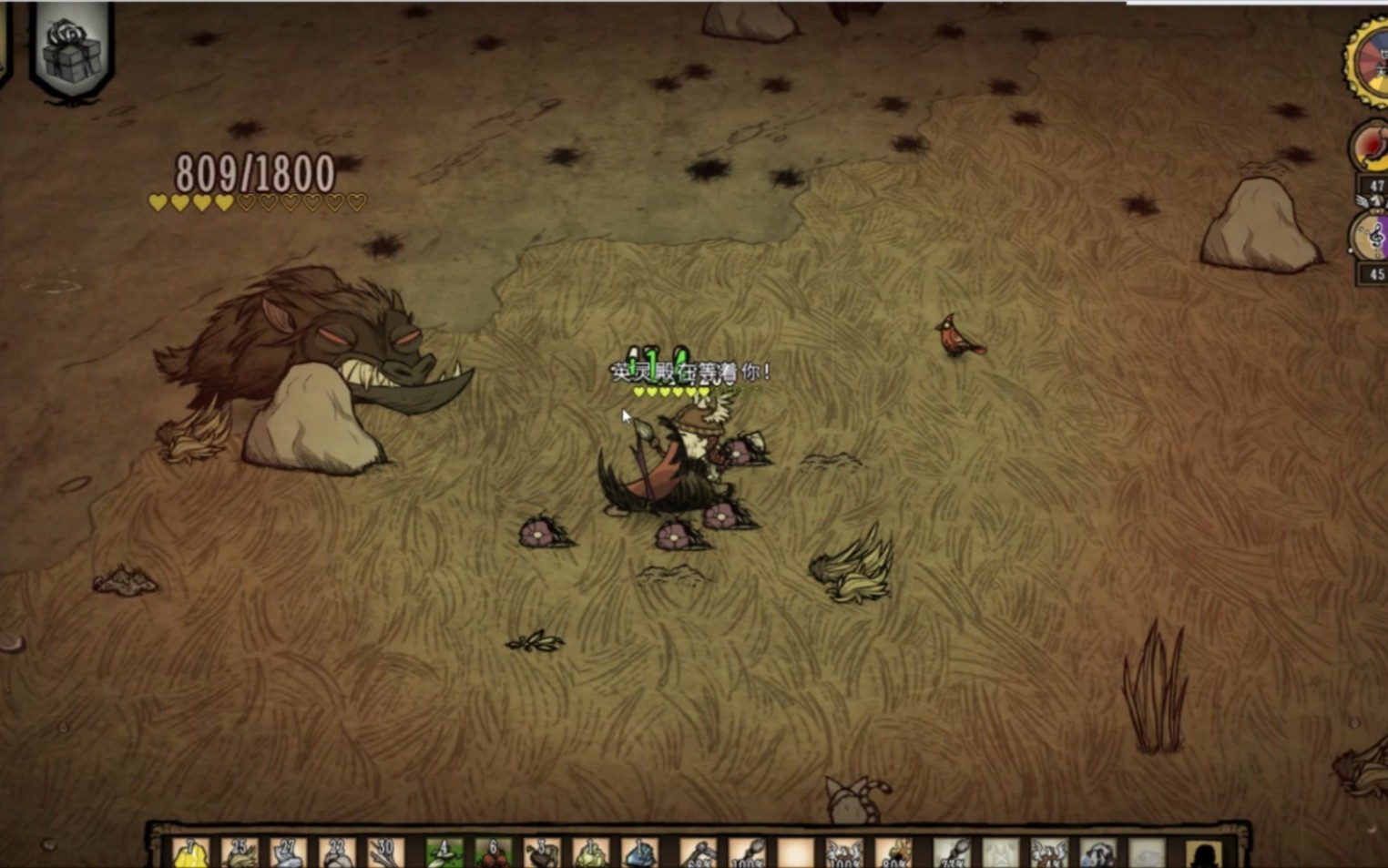Viewport: 1388px width, 868px height.
Task: Pick the cut grass stack of 25
Action: (240, 853)
